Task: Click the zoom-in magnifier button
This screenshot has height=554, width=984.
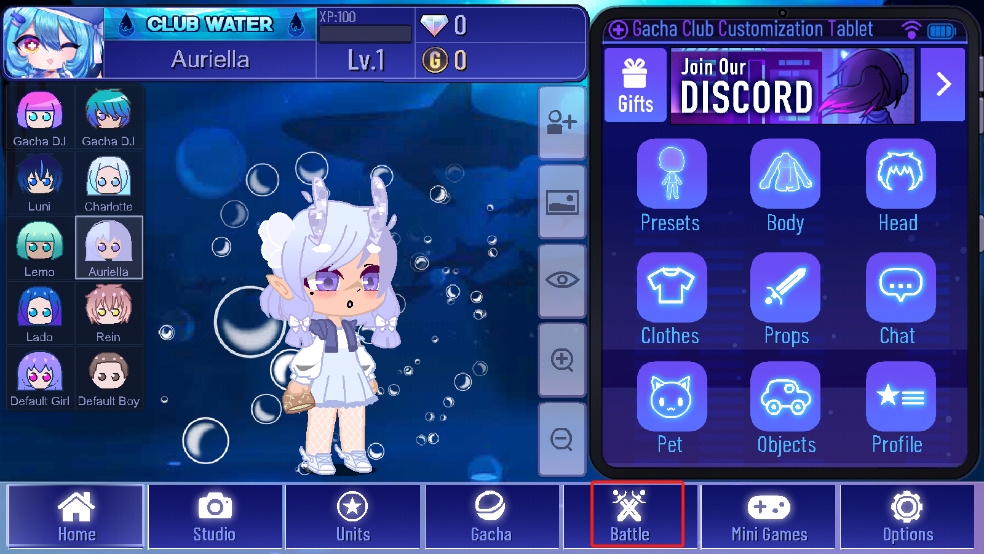Action: [562, 360]
